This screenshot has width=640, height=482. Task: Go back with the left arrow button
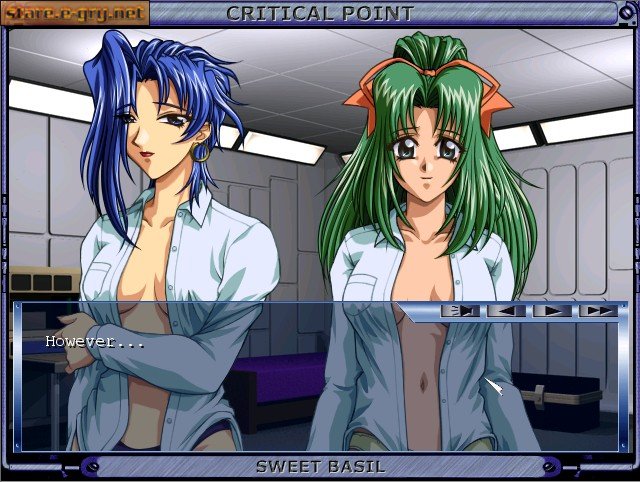click(507, 311)
